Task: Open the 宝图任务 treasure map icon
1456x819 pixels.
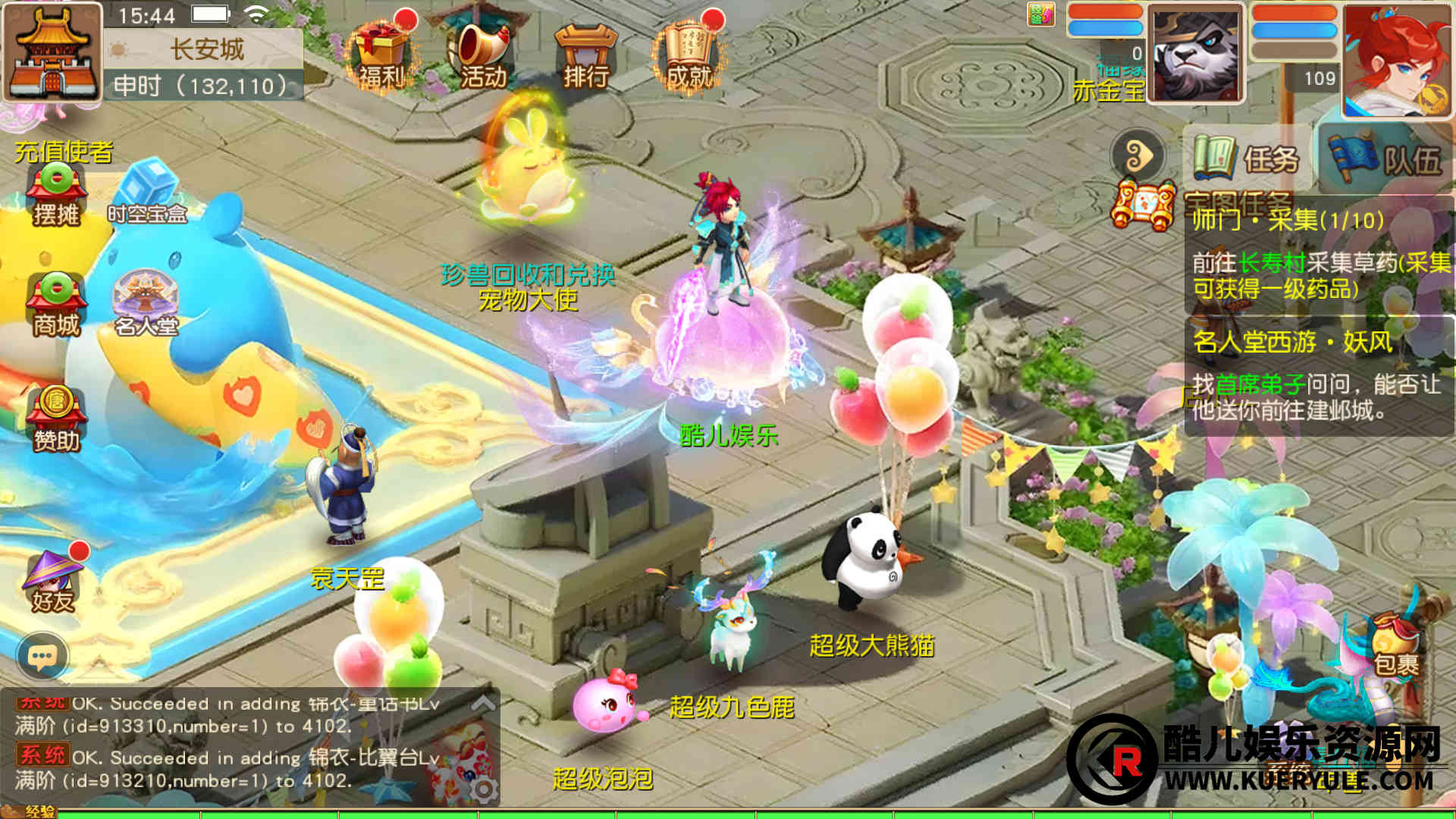Action: [1142, 205]
